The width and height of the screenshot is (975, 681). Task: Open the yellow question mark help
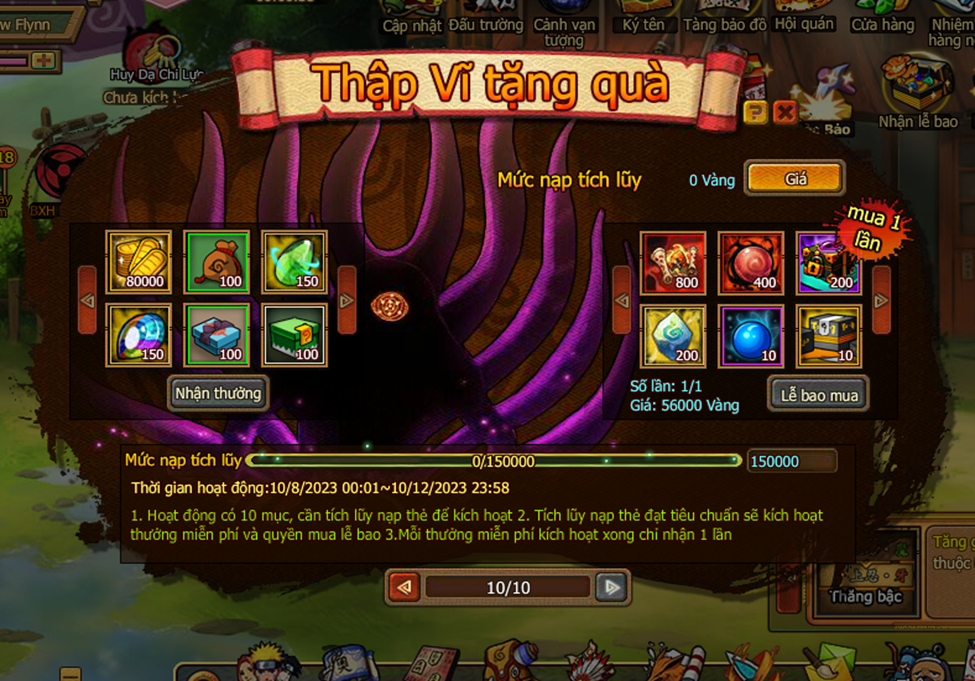pos(755,112)
